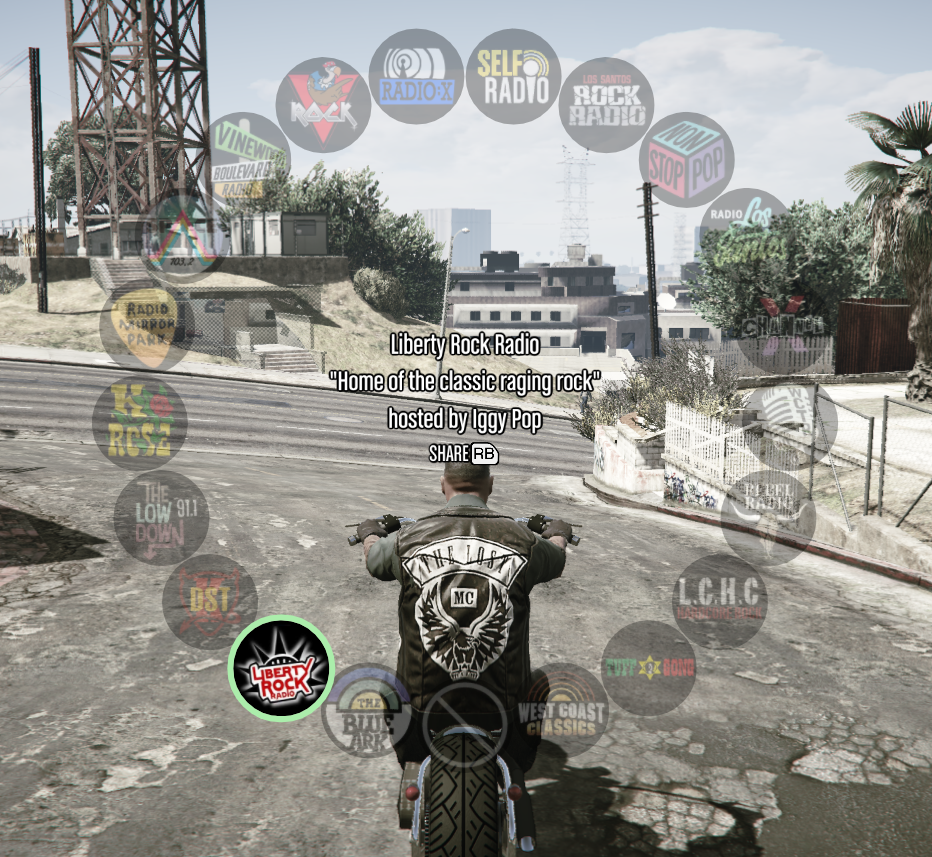Screen dimensions: 932x857
Task: Tune in to Los Santos Rock Radio
Action: pyautogui.click(x=606, y=104)
